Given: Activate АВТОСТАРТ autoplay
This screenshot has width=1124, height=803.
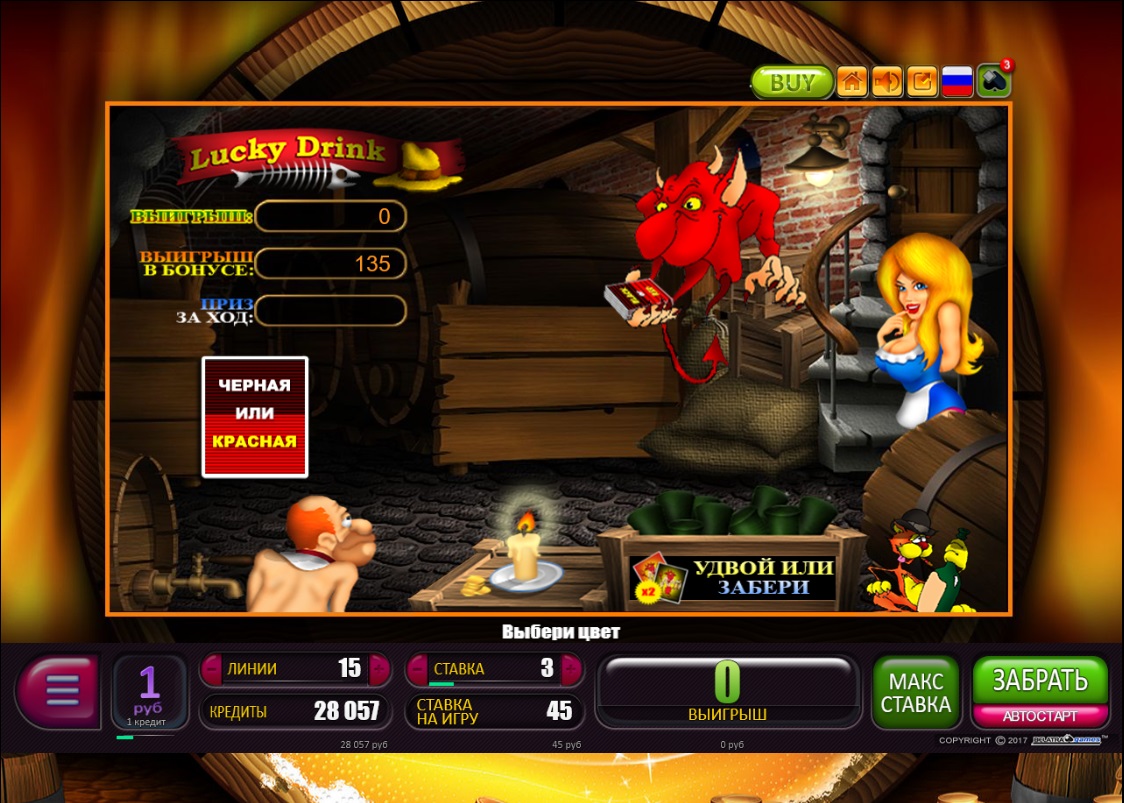Looking at the screenshot, I should pyautogui.click(x=1040, y=717).
